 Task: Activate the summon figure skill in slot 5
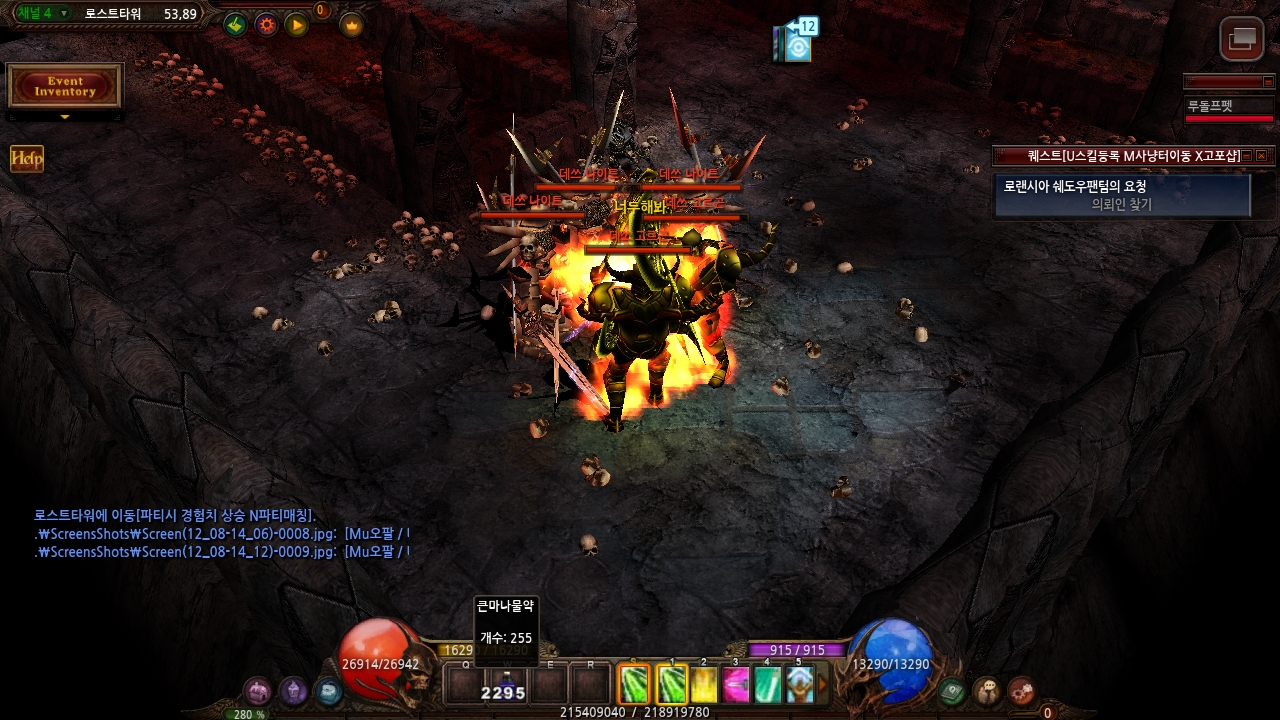[x=799, y=685]
